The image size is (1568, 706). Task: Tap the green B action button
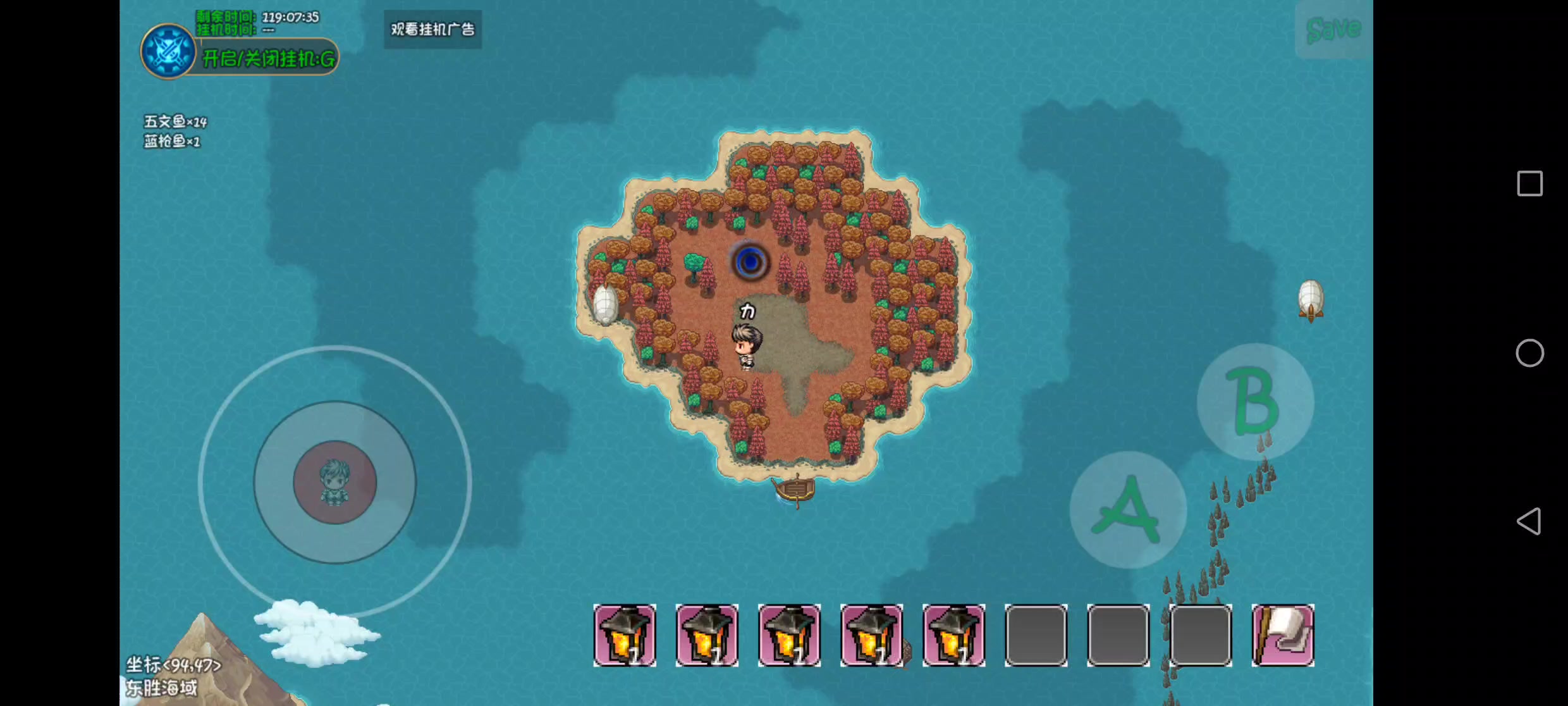pyautogui.click(x=1255, y=401)
